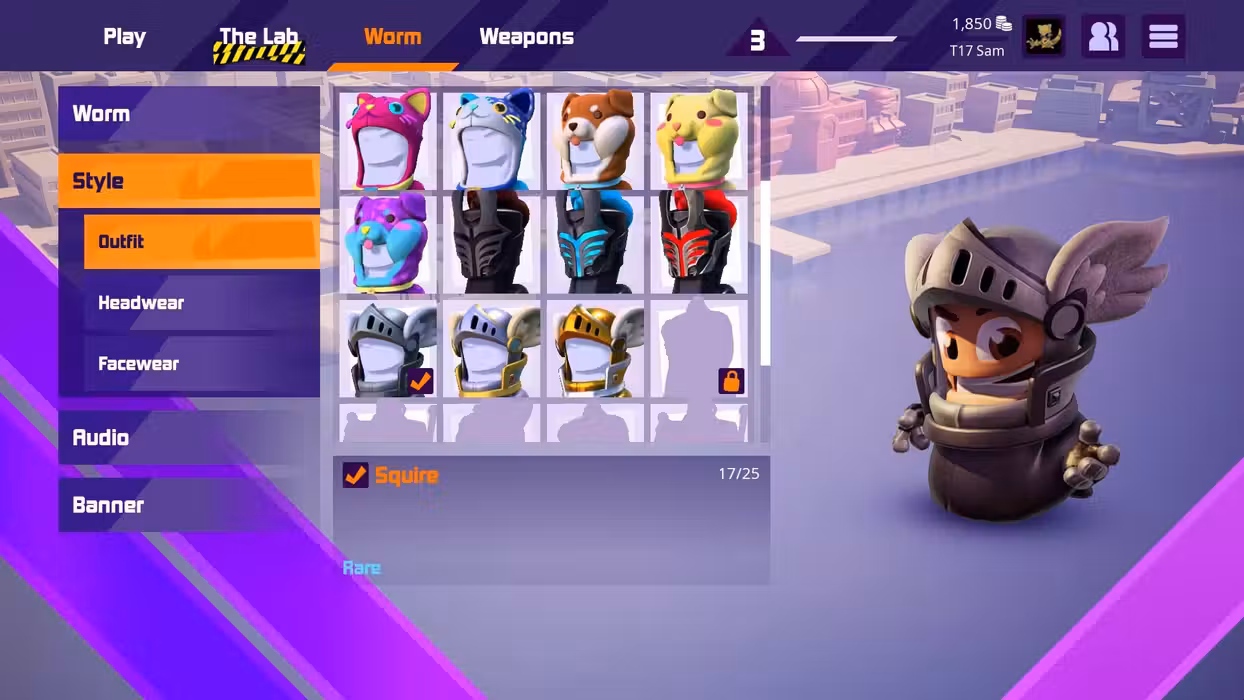Open The Lab tab
Viewport: 1244px width, 700px height.
click(x=259, y=38)
